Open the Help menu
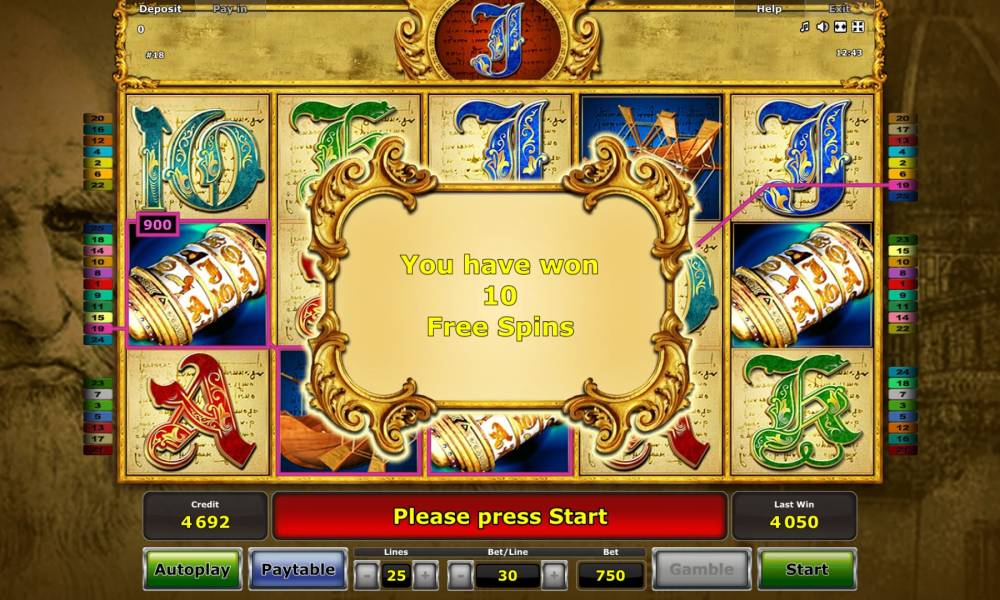1000x600 pixels. (769, 9)
